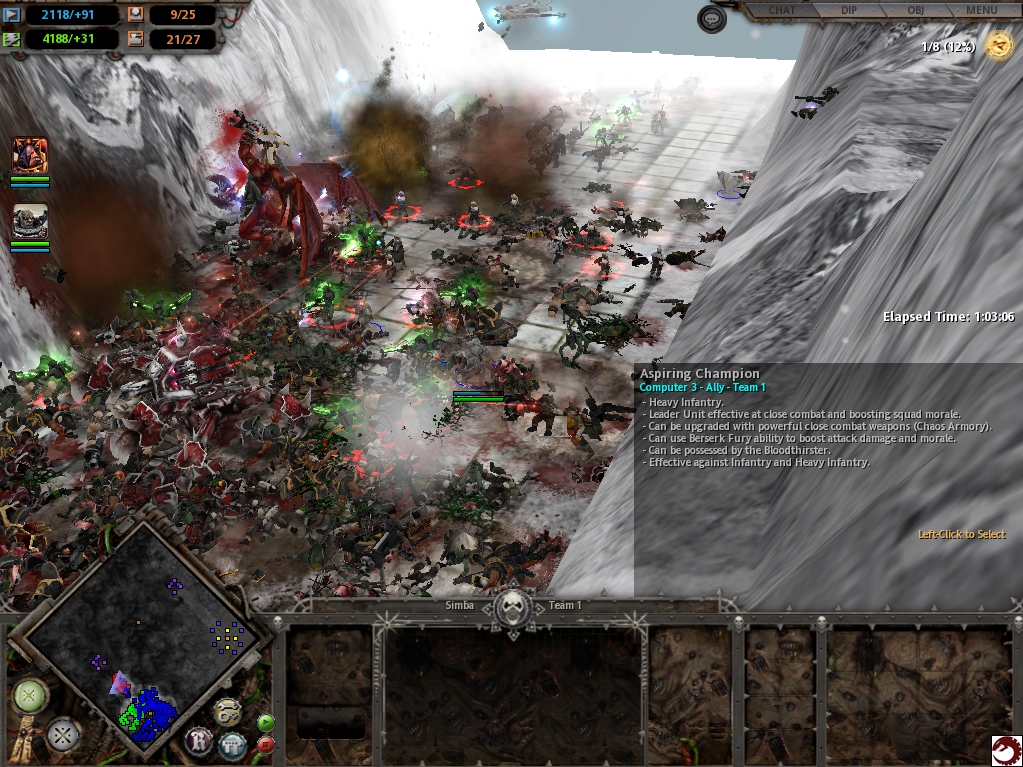Click the small green play button
The height and width of the screenshot is (767, 1023).
point(266,722)
